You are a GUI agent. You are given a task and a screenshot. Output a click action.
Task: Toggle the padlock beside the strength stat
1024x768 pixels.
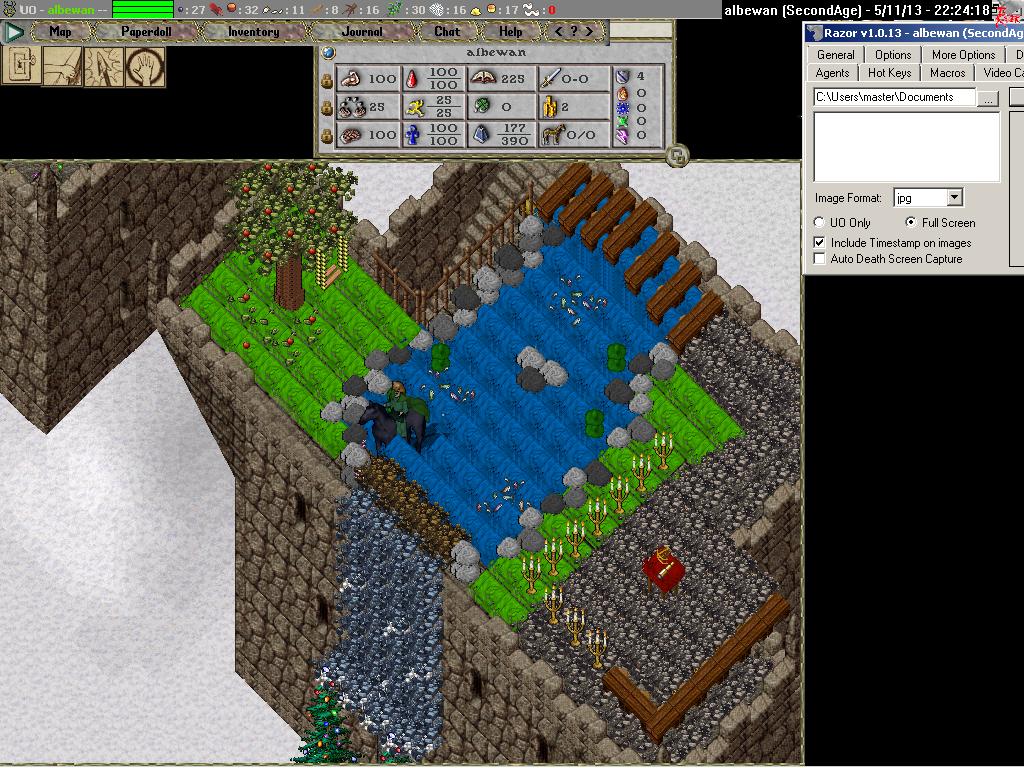(x=326, y=79)
